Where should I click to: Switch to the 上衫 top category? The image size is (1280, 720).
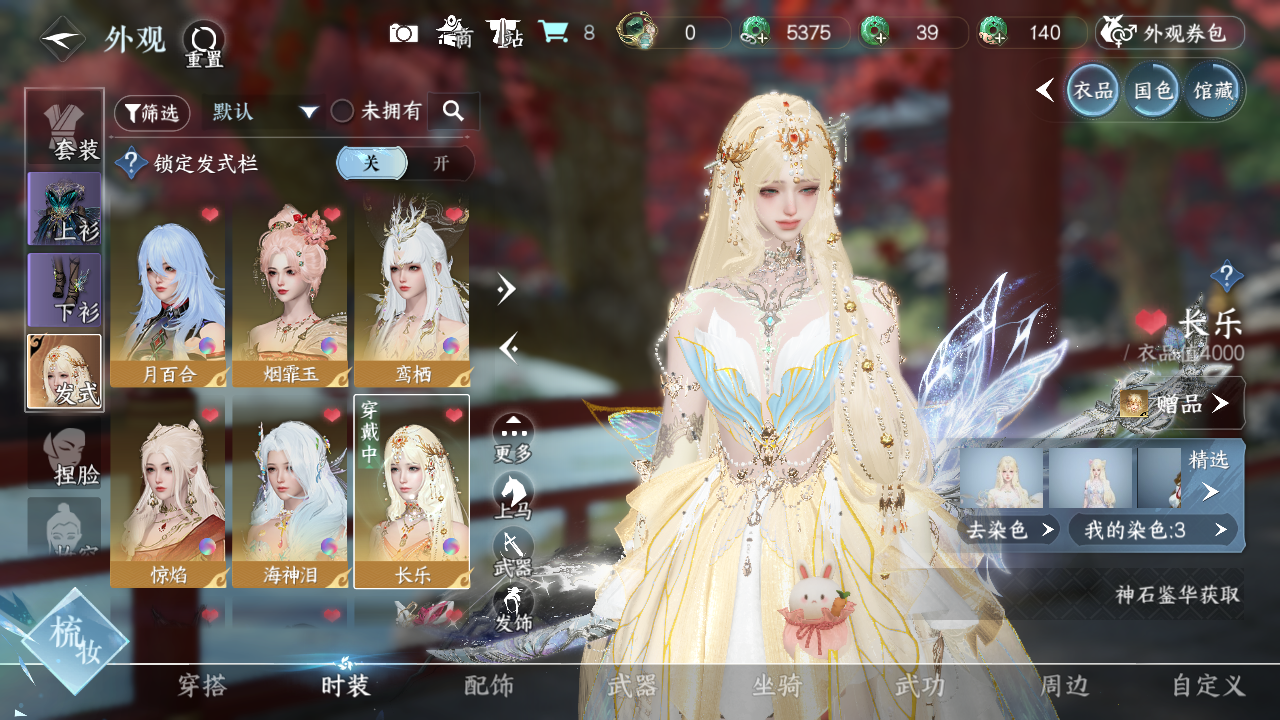(x=65, y=208)
